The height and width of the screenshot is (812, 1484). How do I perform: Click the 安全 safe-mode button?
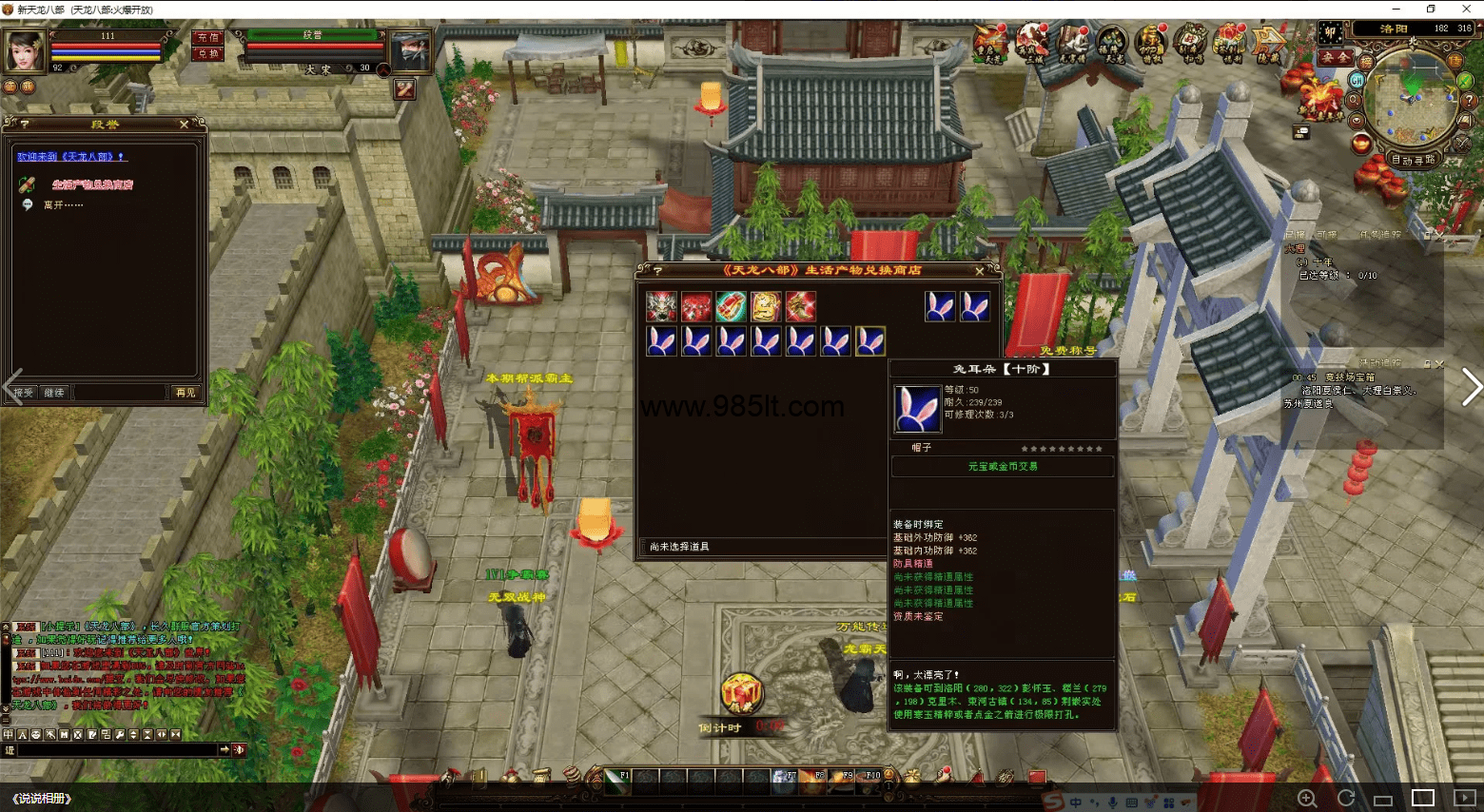click(x=1334, y=57)
